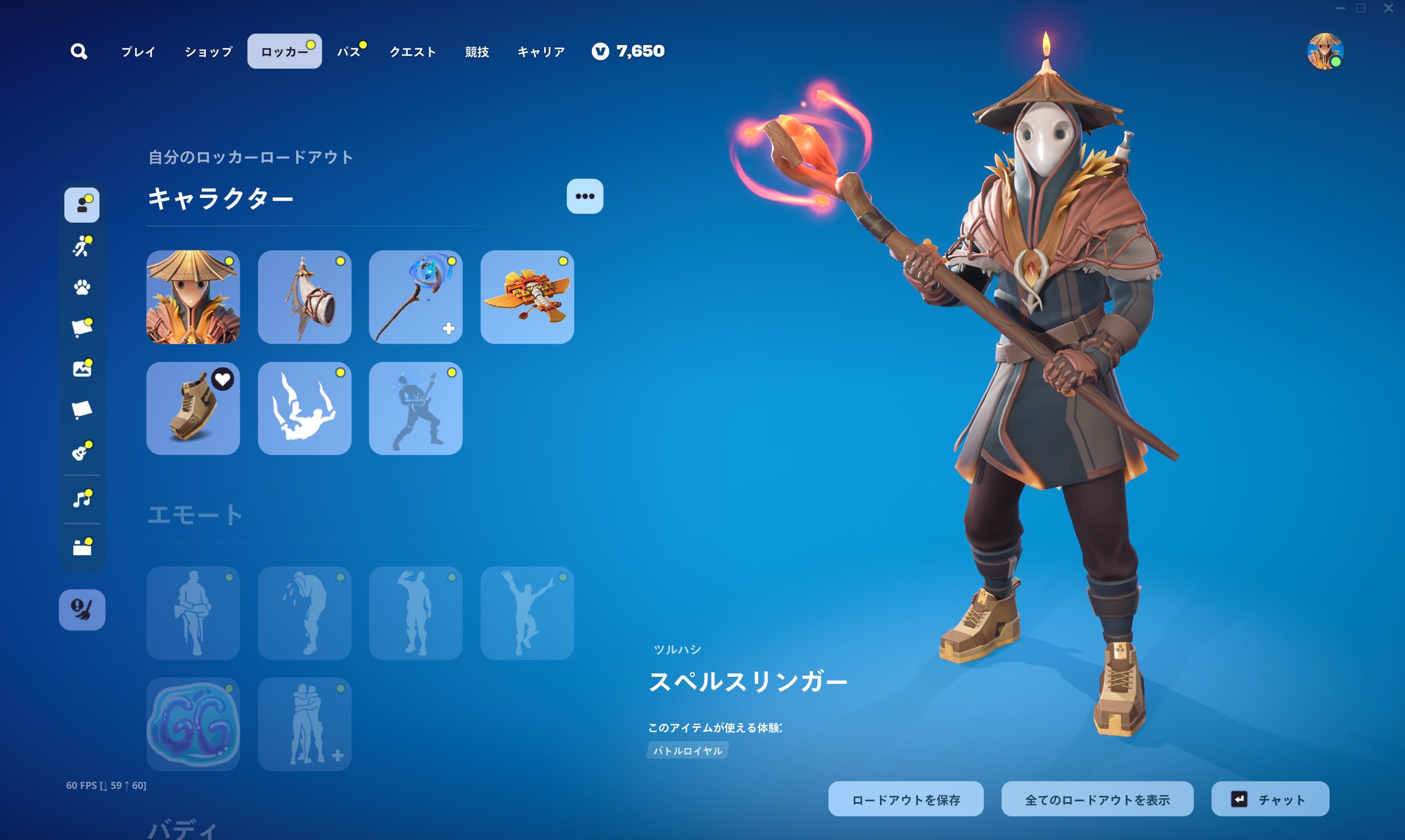Image resolution: width=1405 pixels, height=840 pixels.
Task: Open the player profile avatar
Action: coord(1325,52)
